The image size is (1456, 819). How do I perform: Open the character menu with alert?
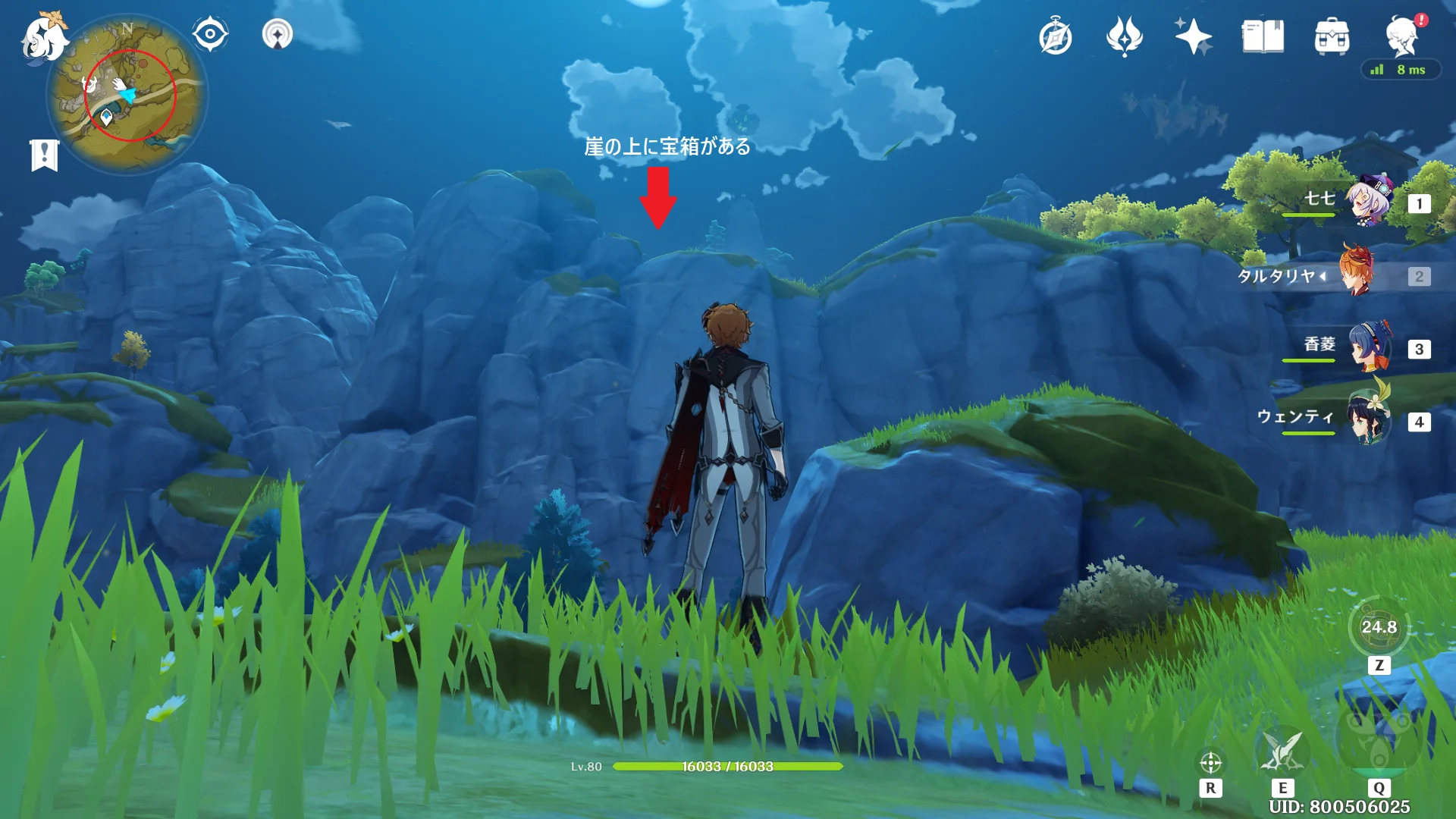[x=1402, y=36]
